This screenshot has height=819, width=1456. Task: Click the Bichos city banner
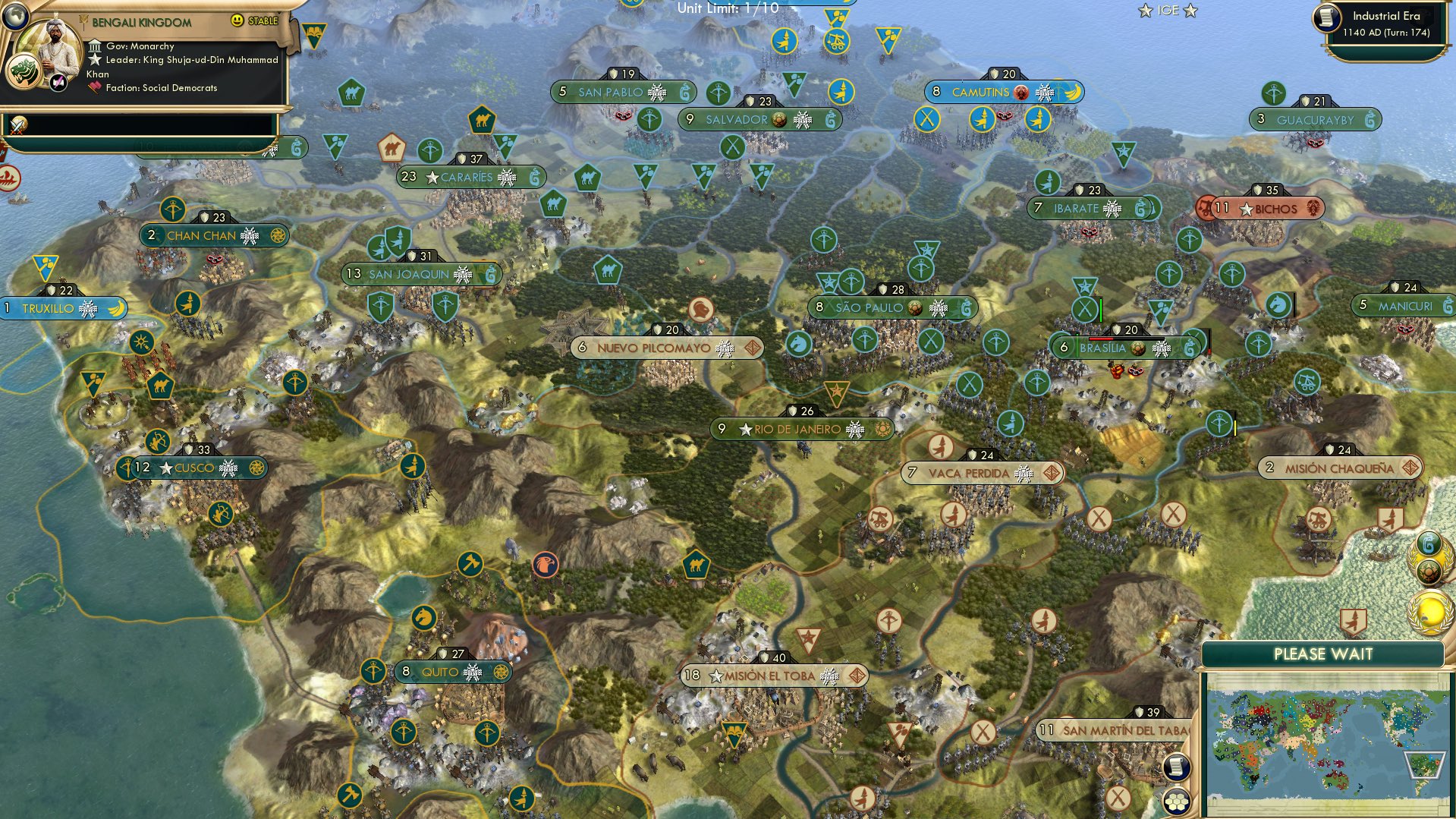[x=1275, y=209]
